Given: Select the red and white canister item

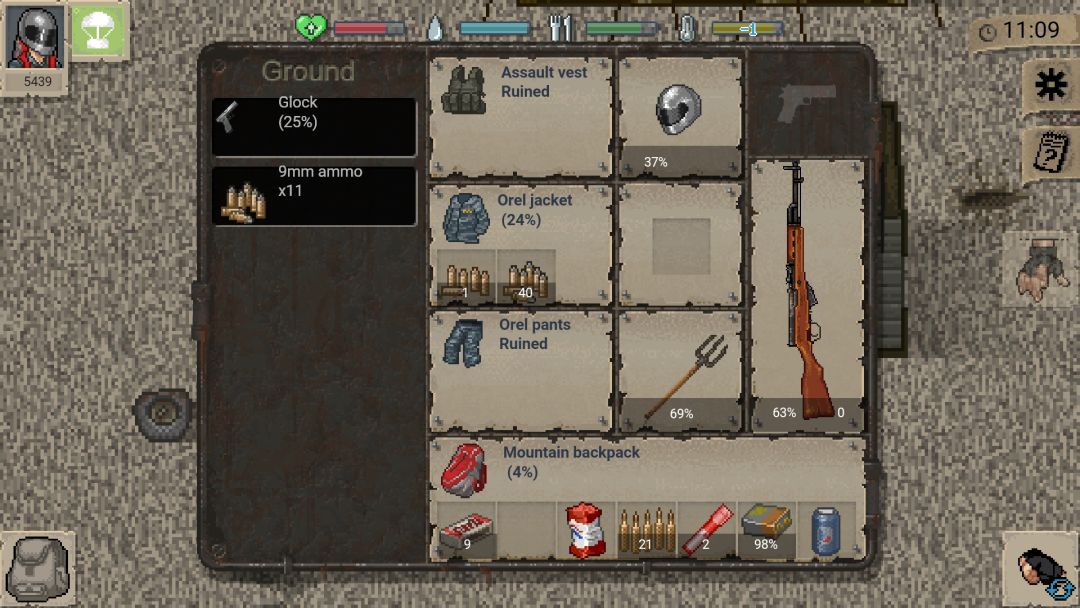Looking at the screenshot, I should (586, 530).
